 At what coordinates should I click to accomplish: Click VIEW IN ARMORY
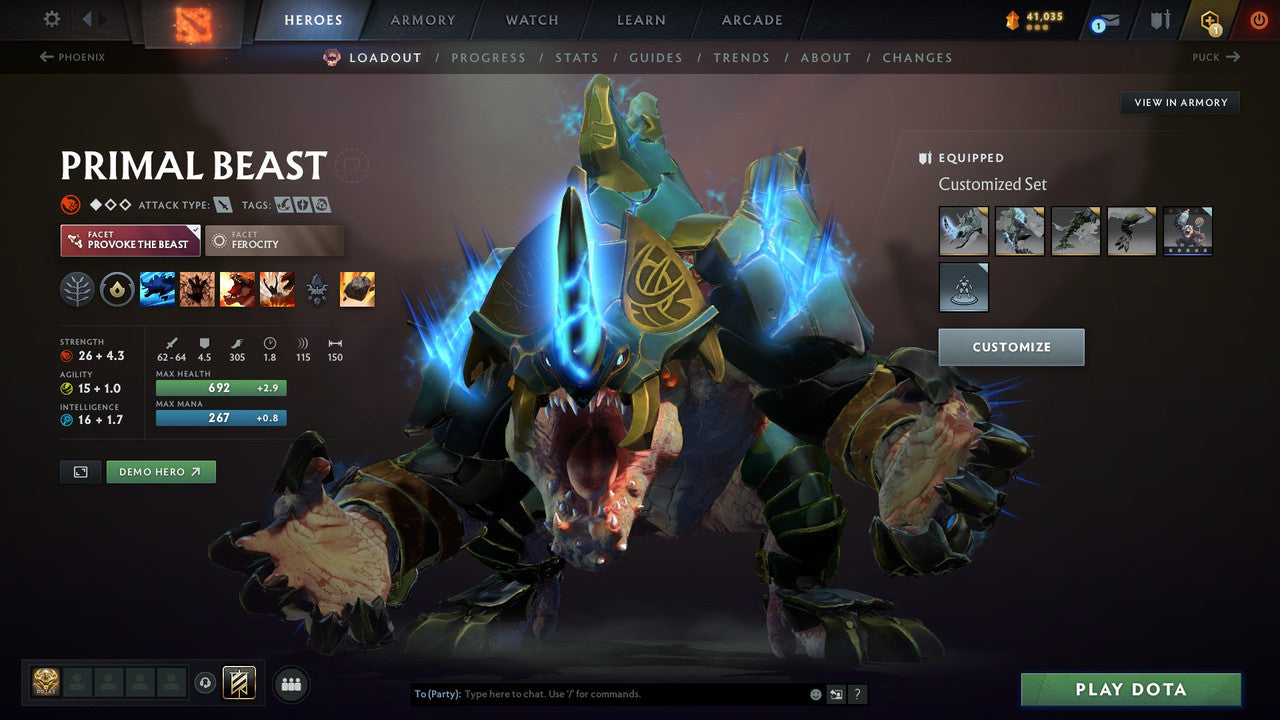1180,102
